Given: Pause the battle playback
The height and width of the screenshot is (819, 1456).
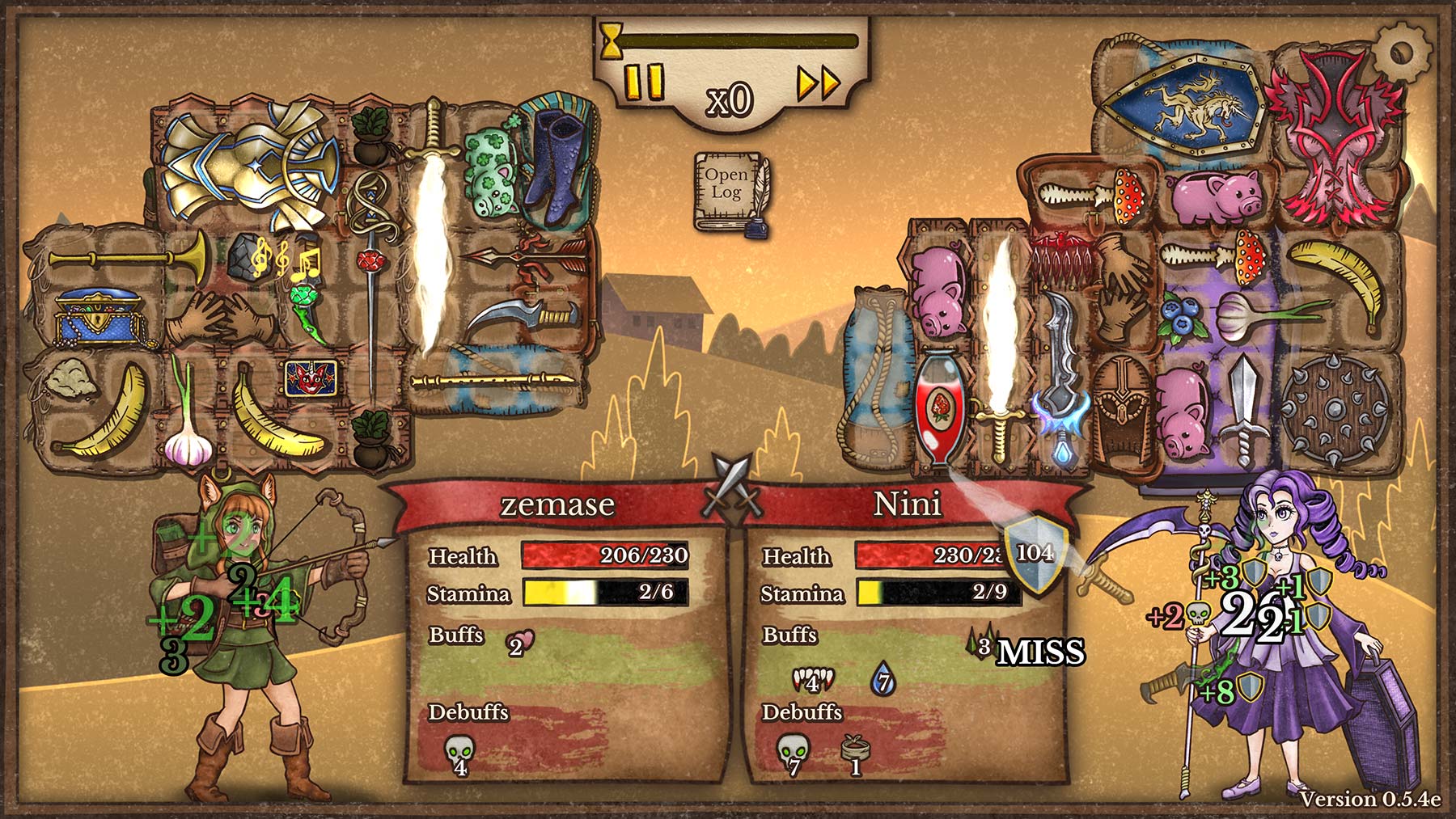Looking at the screenshot, I should point(644,82).
